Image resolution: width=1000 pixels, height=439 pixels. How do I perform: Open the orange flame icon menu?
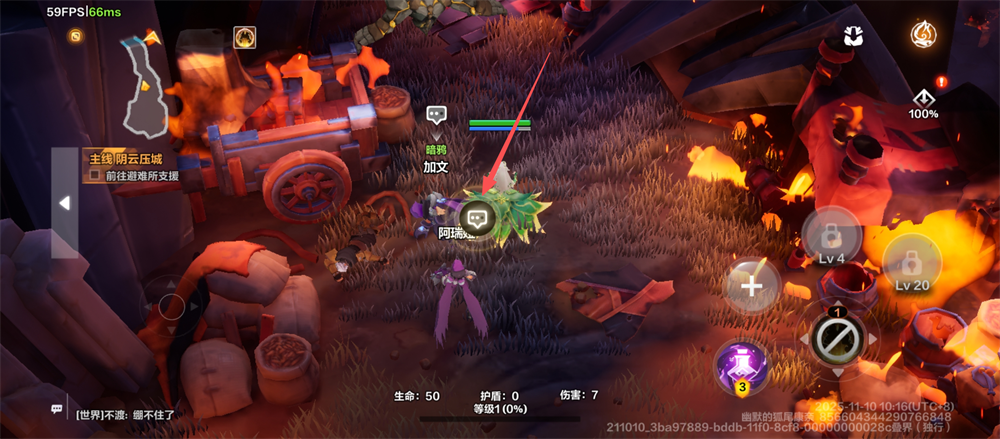click(923, 36)
